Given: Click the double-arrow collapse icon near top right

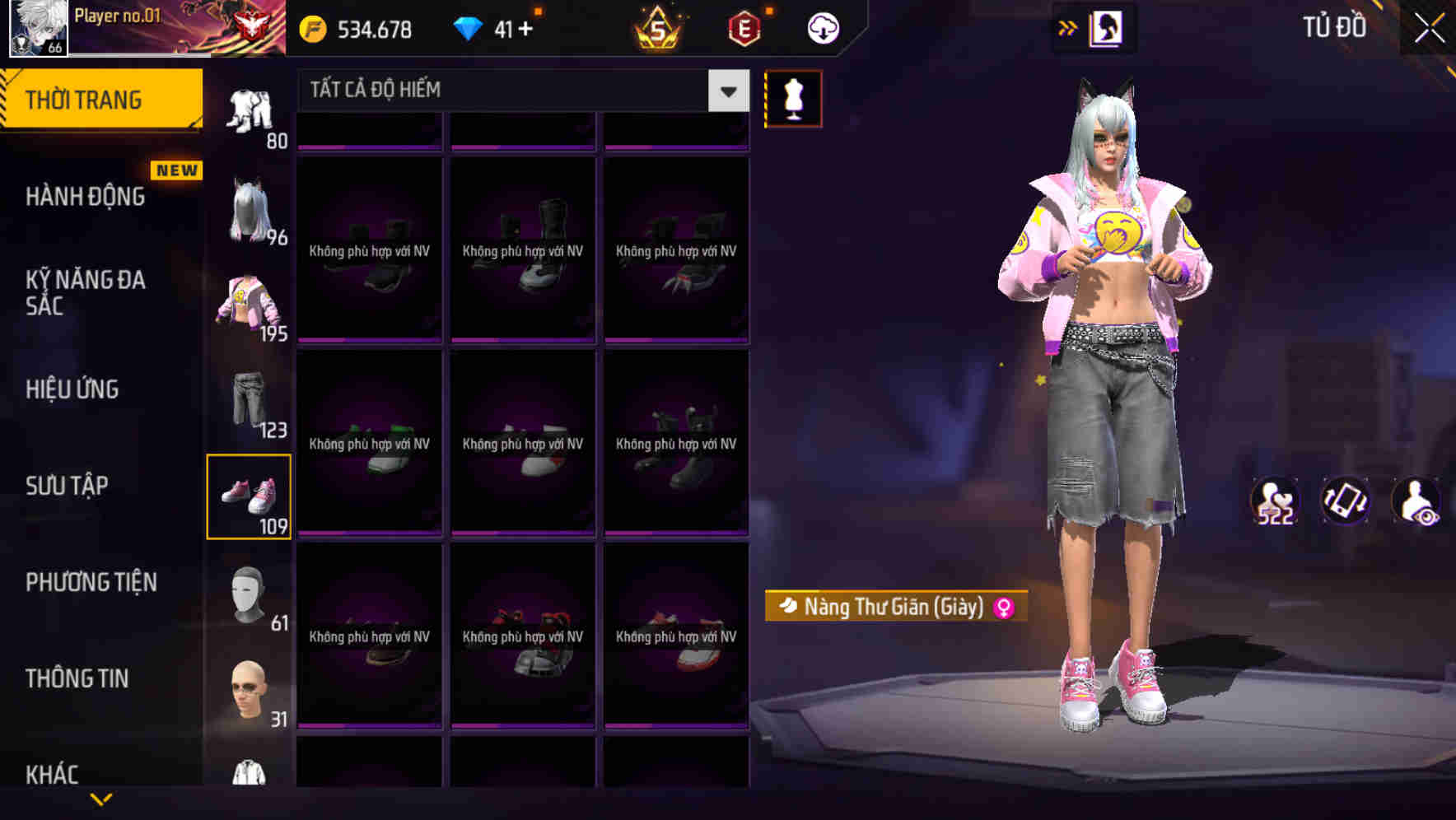Looking at the screenshot, I should pos(1068,26).
